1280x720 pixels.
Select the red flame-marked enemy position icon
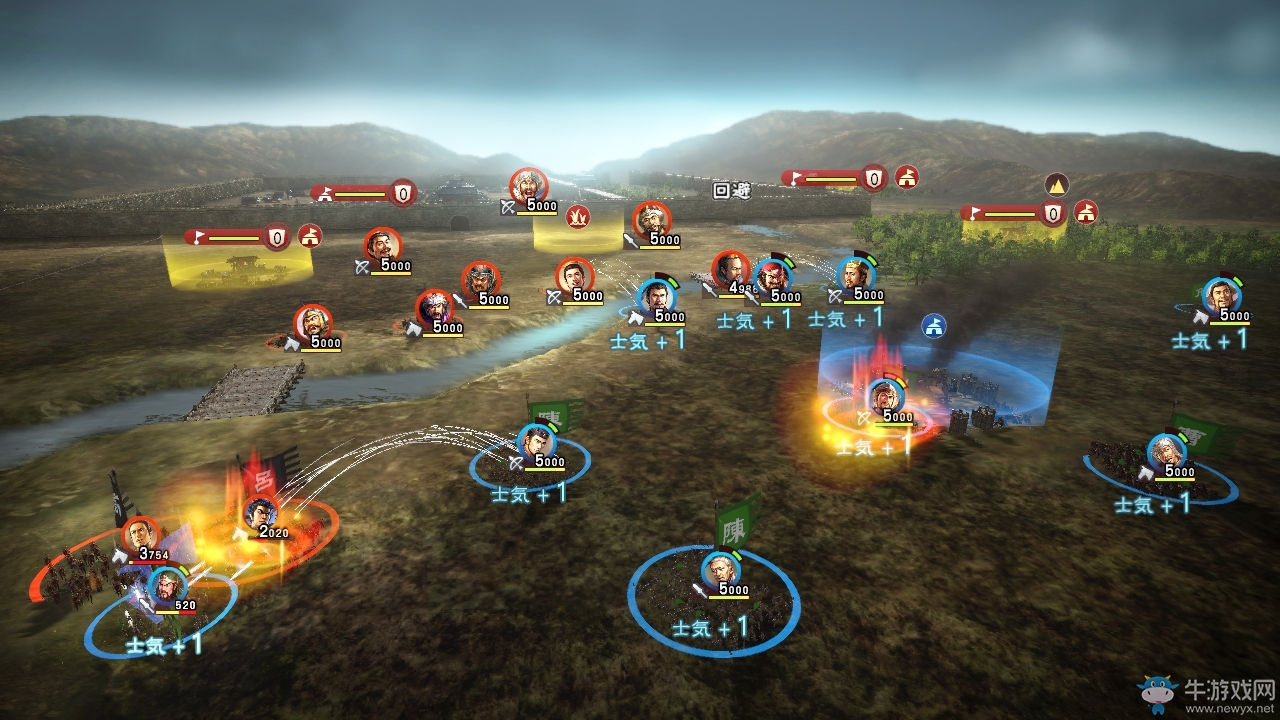pyautogui.click(x=578, y=215)
